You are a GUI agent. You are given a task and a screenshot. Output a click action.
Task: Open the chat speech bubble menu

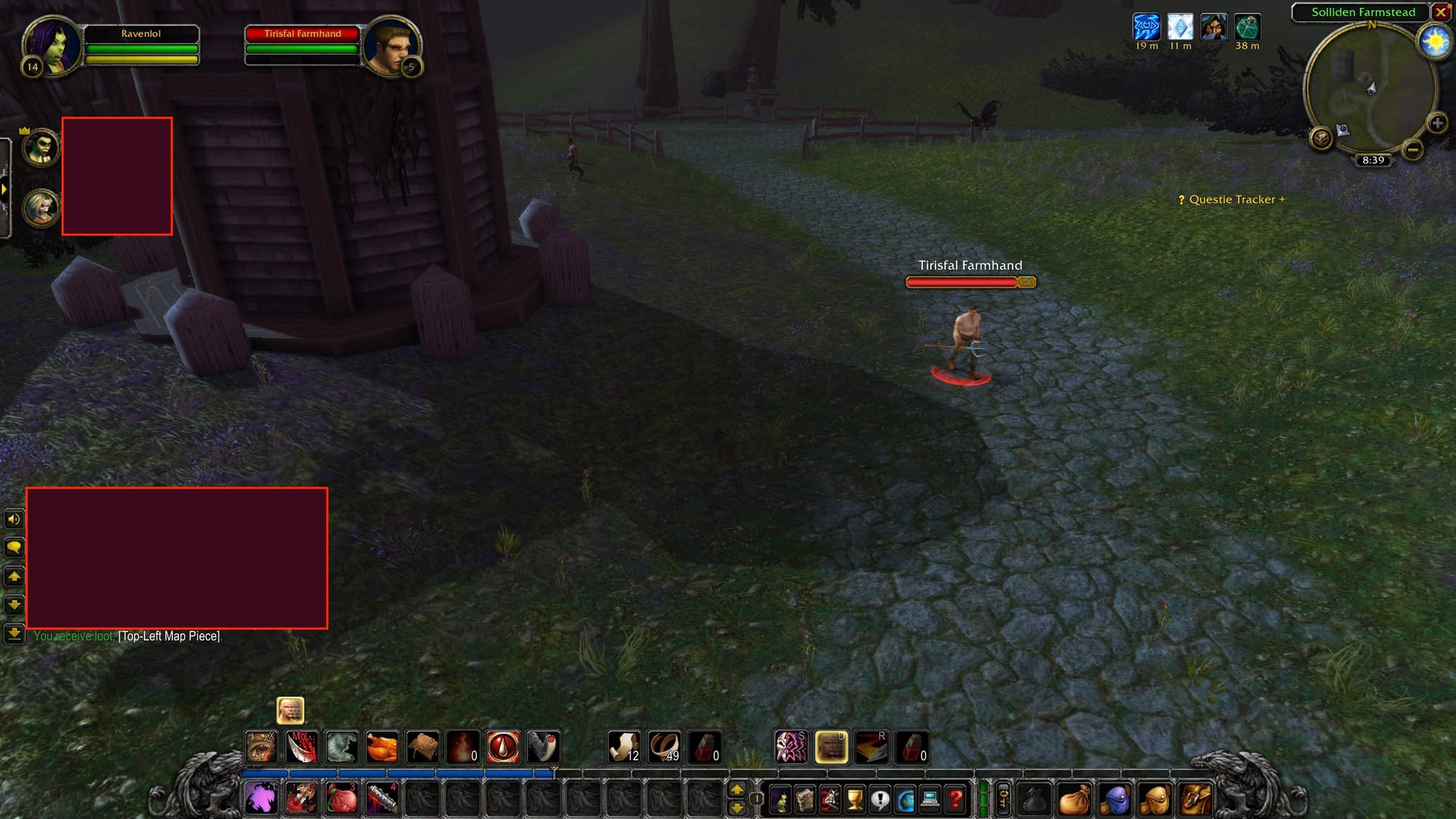(x=14, y=547)
